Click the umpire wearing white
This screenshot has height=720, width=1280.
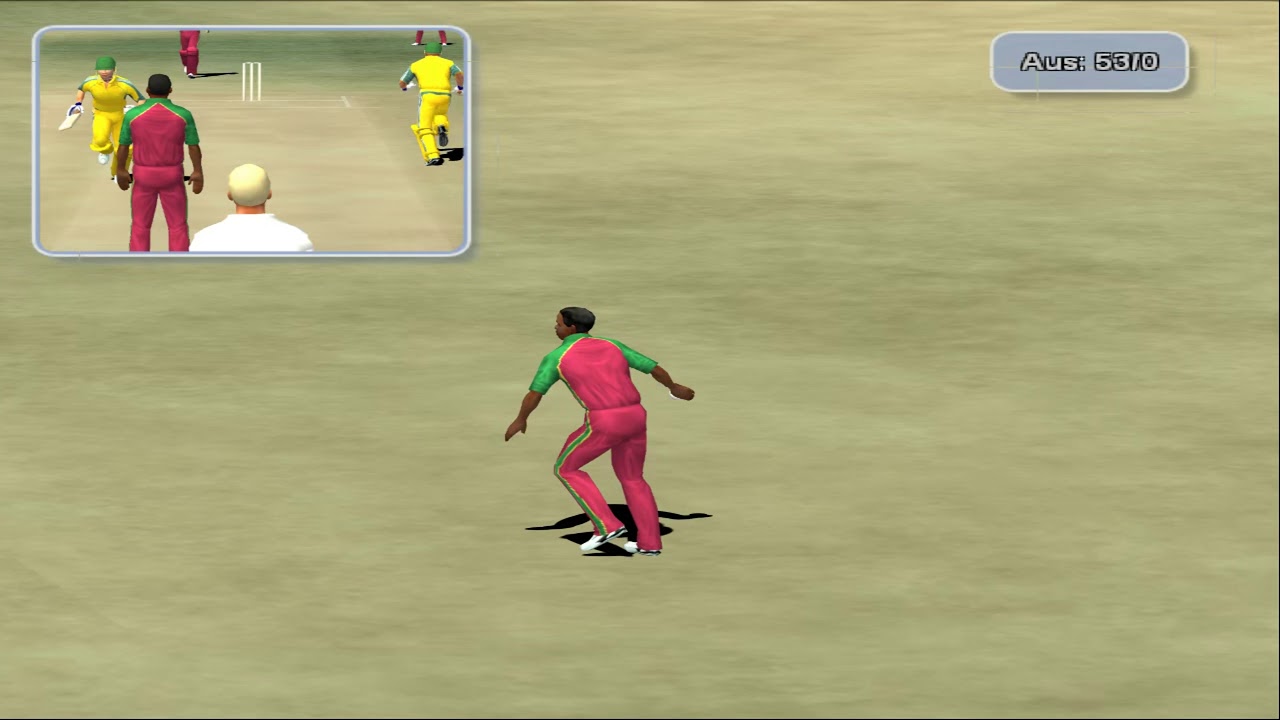click(x=250, y=210)
